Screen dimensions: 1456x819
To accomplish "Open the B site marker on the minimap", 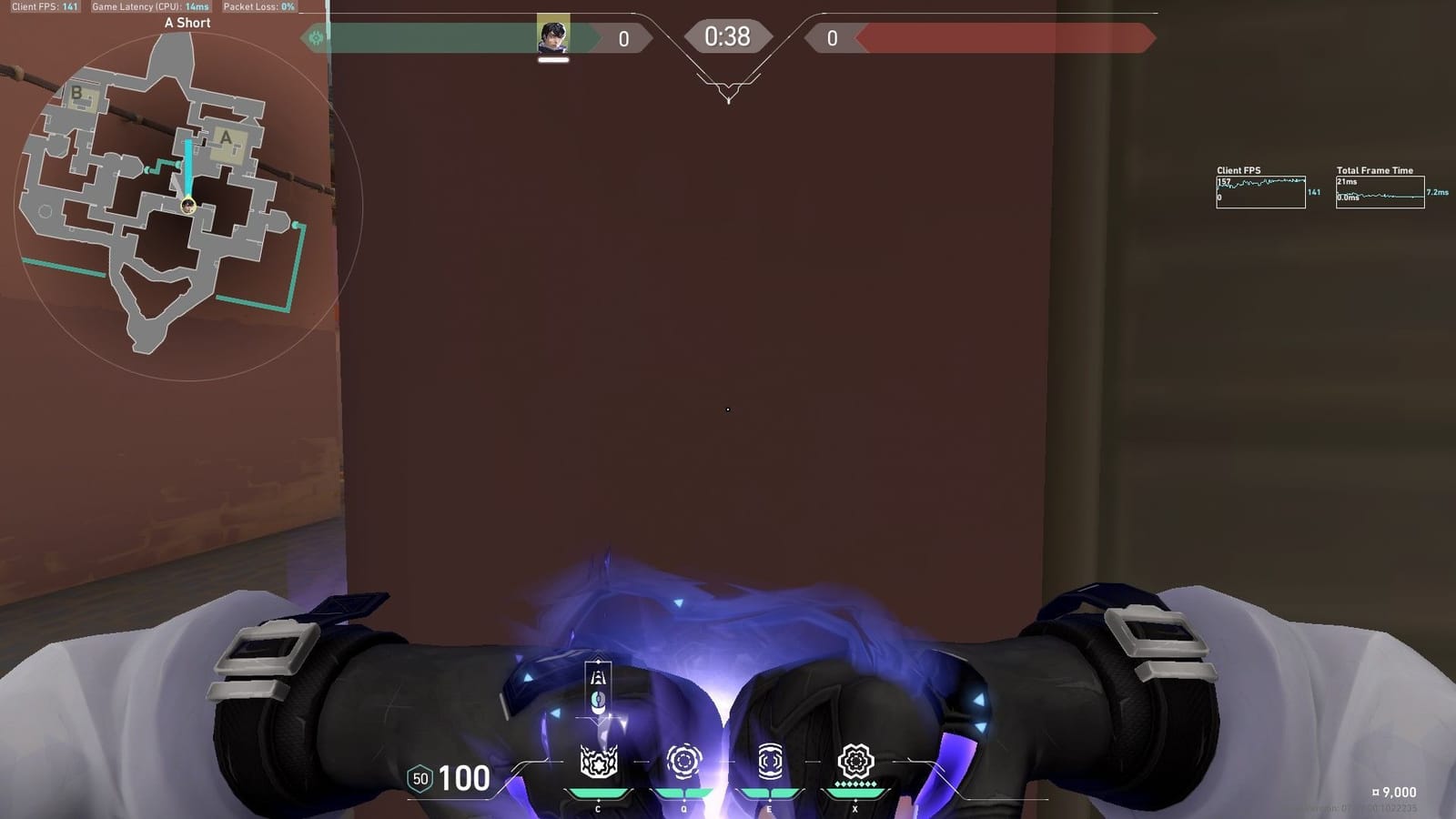I will click(x=78, y=94).
